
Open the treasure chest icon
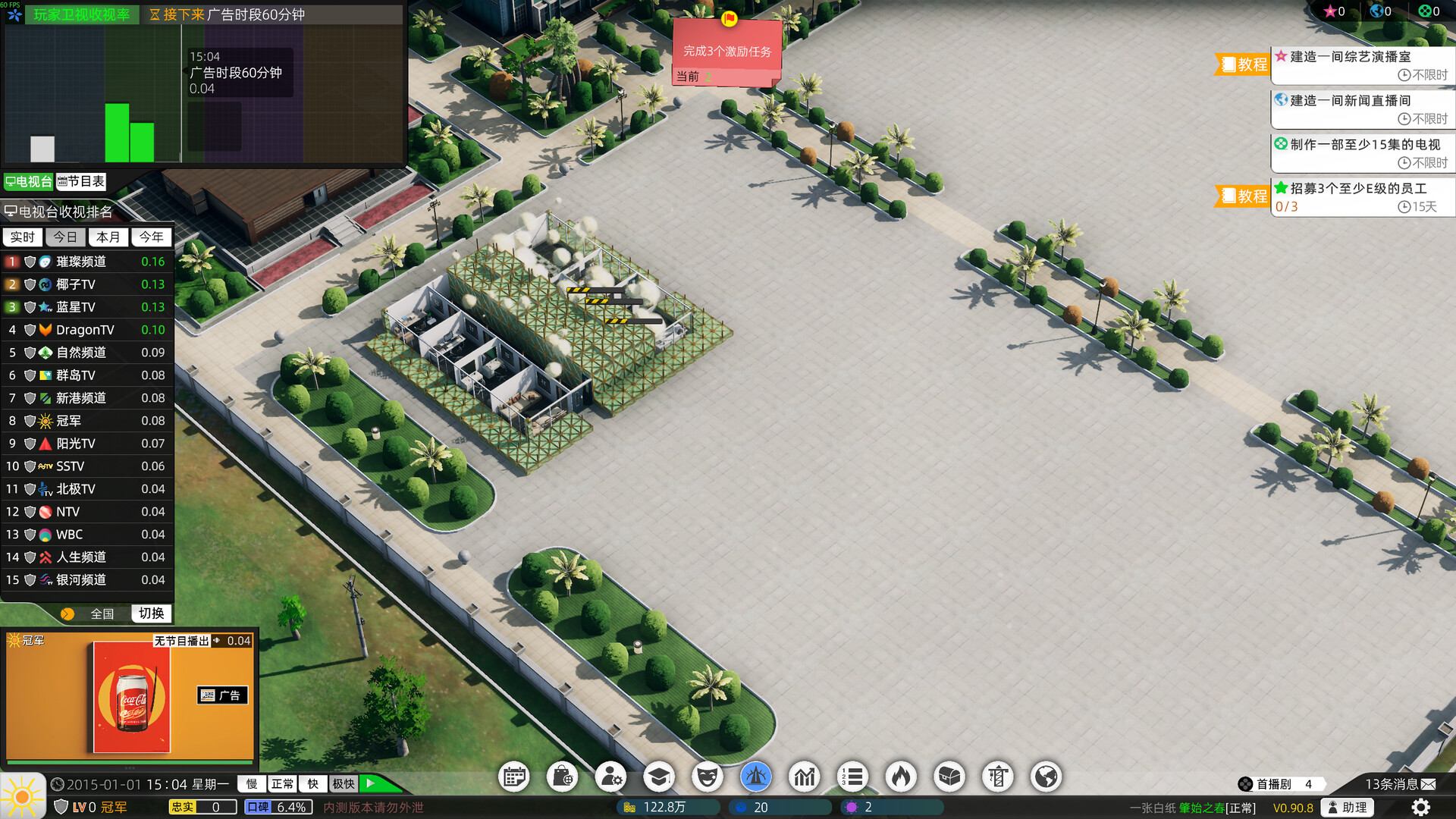(949, 777)
